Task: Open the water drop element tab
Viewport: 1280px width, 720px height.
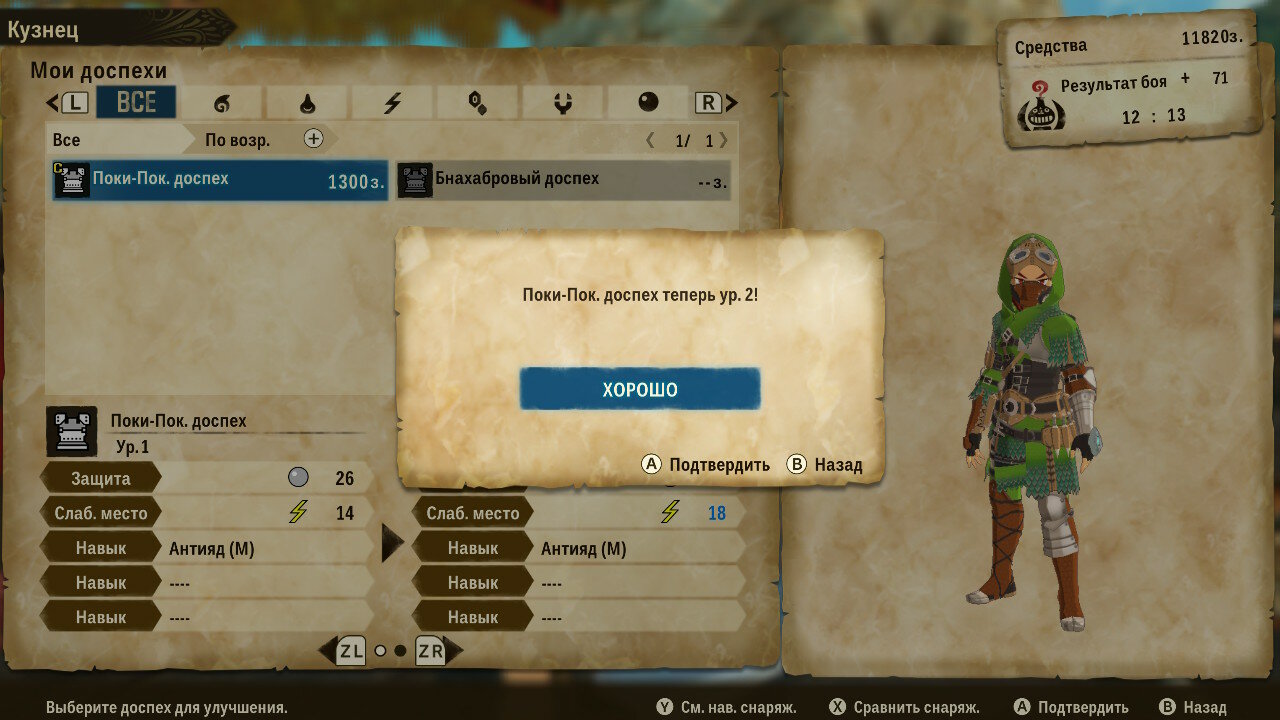Action: tap(307, 102)
